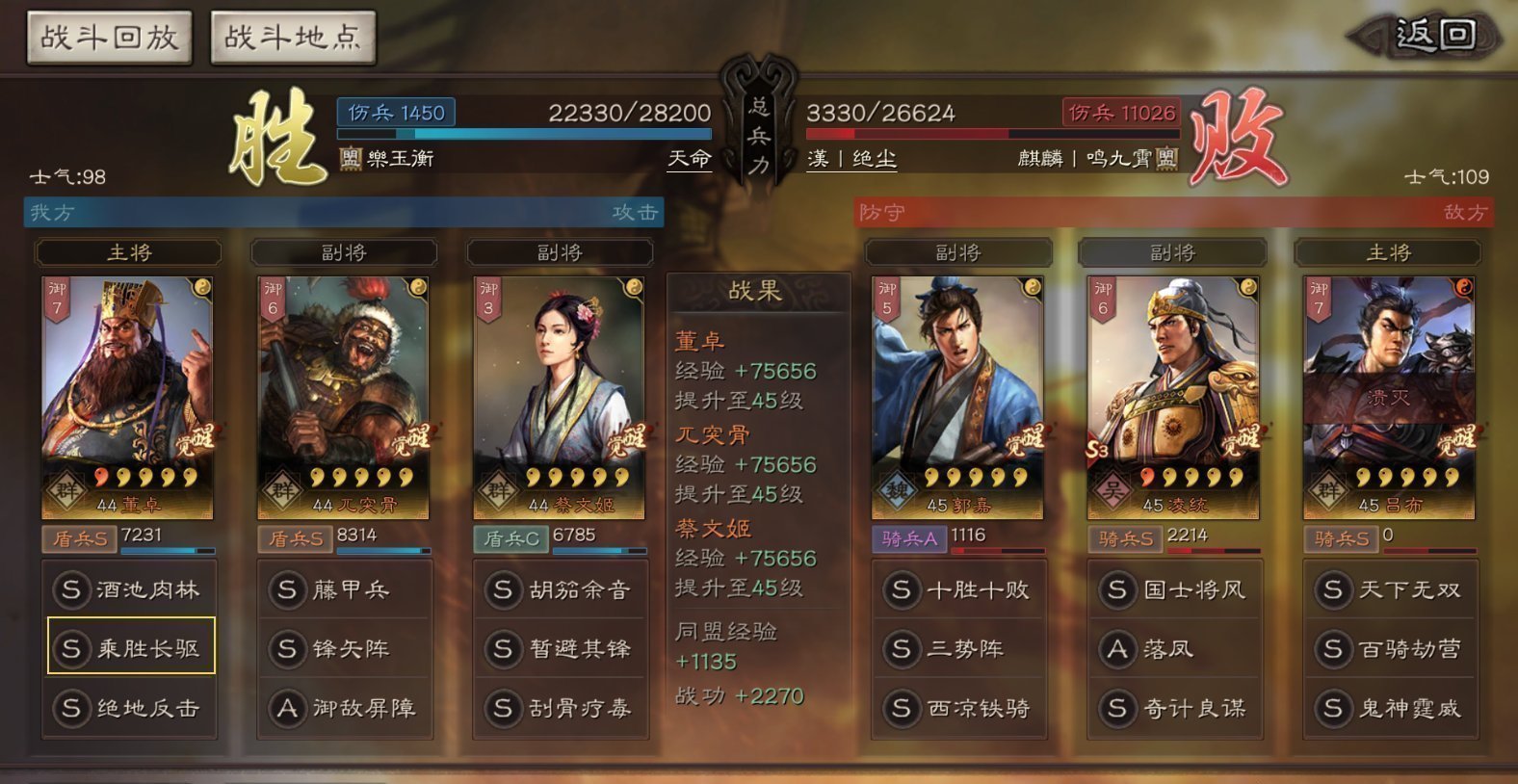Show the 绝地反击 skill details
The height and width of the screenshot is (784, 1518).
[130, 708]
